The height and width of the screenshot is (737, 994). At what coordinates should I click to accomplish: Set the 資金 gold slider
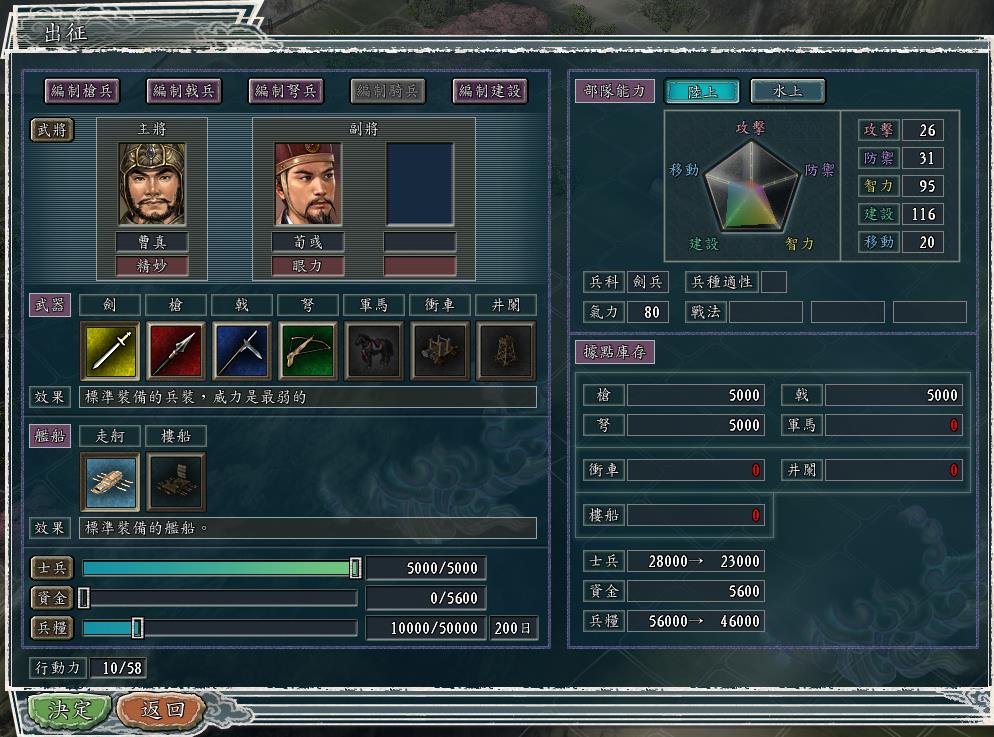(84, 598)
